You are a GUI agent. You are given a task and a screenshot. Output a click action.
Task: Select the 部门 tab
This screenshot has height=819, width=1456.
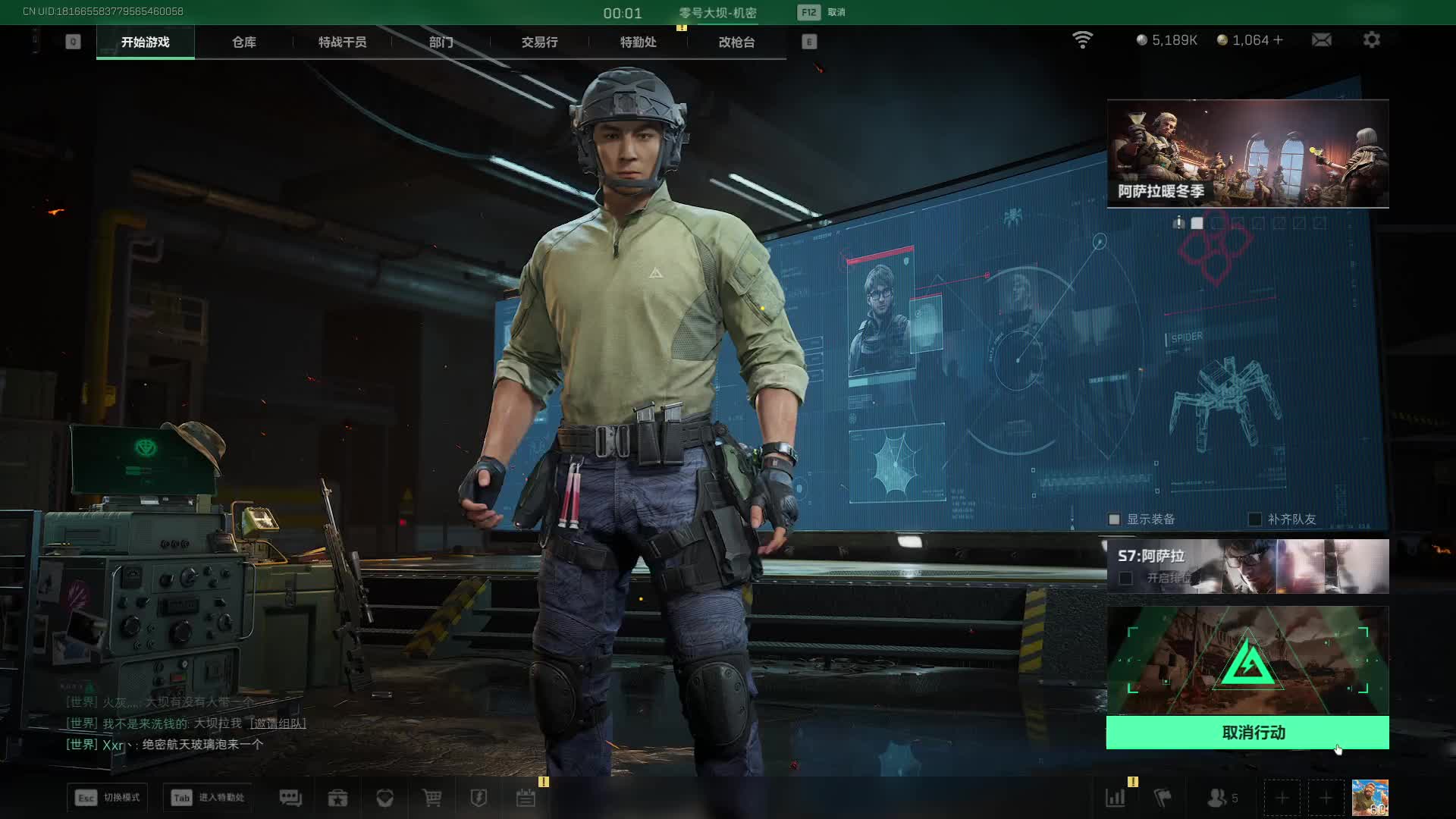pos(441,42)
